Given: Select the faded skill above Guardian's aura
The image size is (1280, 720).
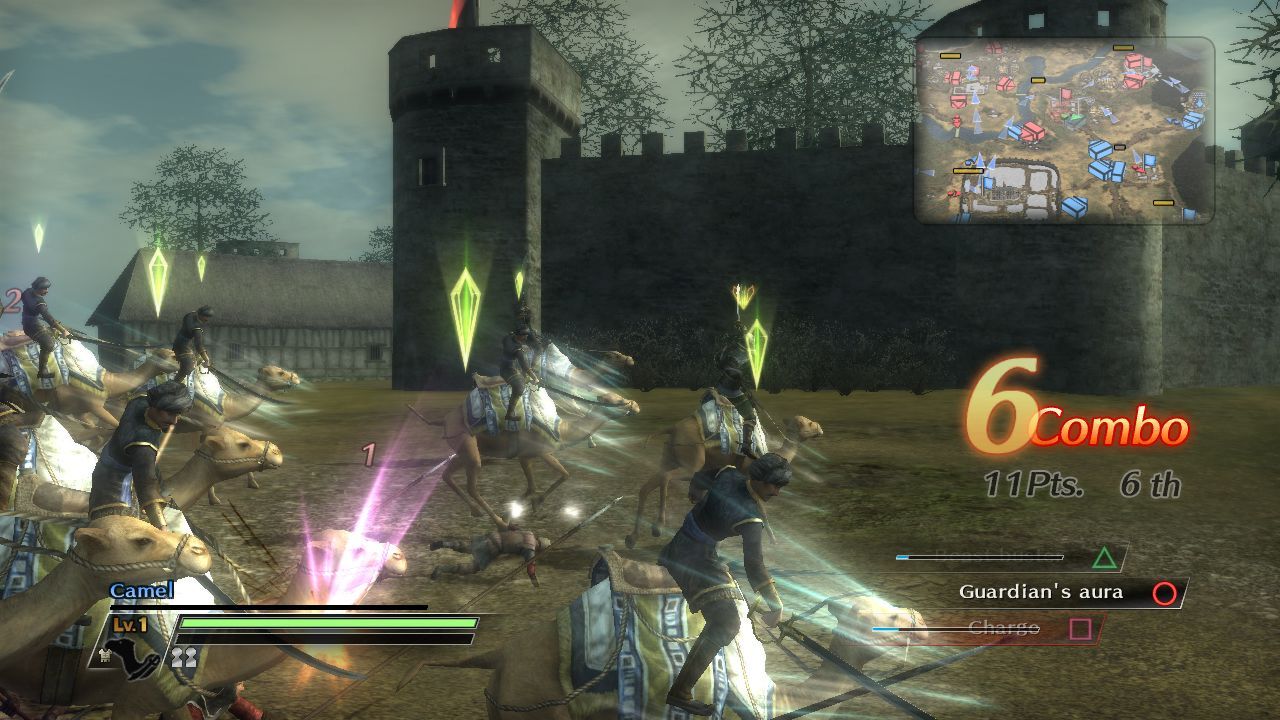Looking at the screenshot, I should coord(1010,557).
